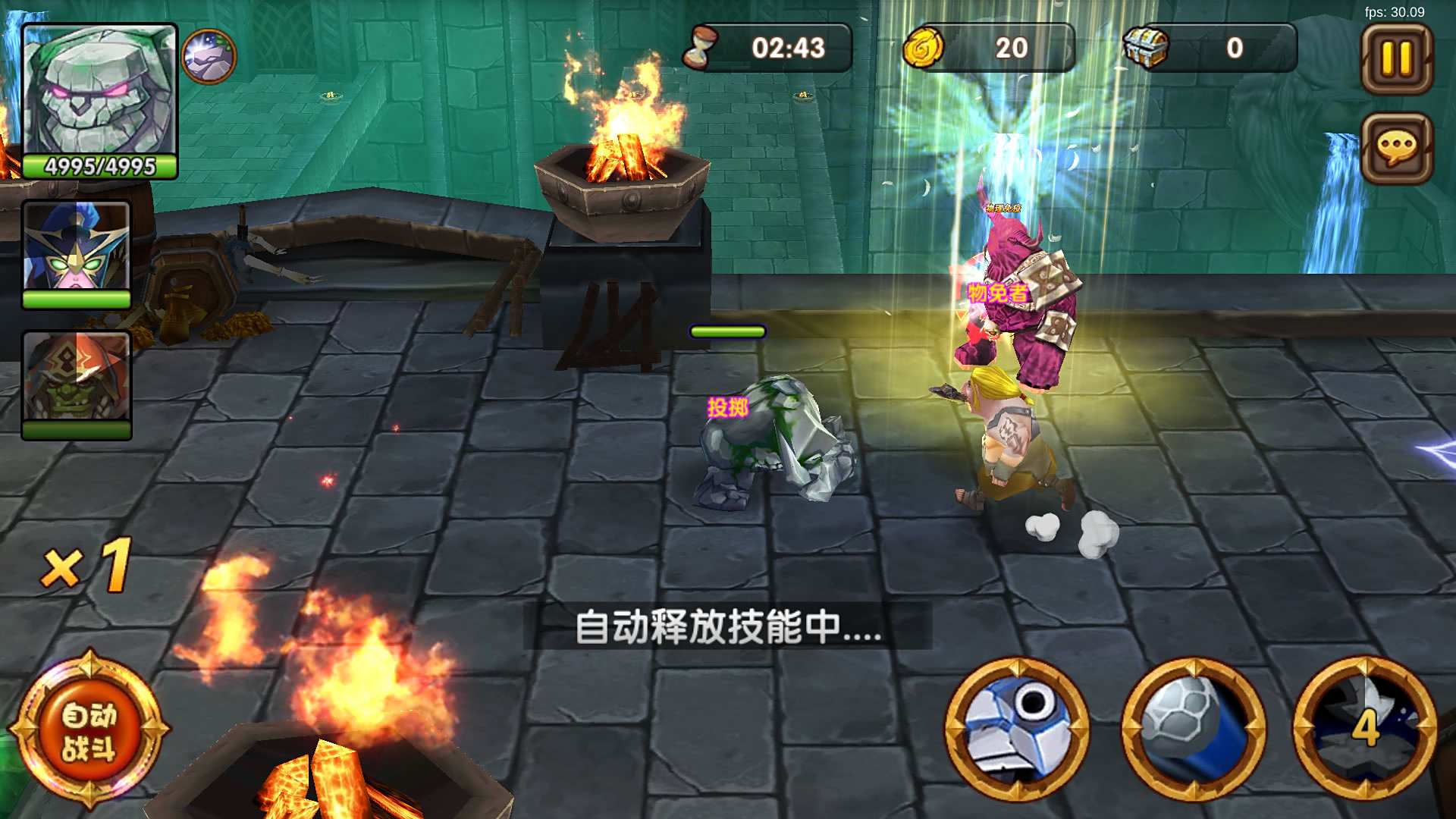The height and width of the screenshot is (819, 1456).
Task: Use the skill with 4 charges remaining
Action: coord(1365,732)
